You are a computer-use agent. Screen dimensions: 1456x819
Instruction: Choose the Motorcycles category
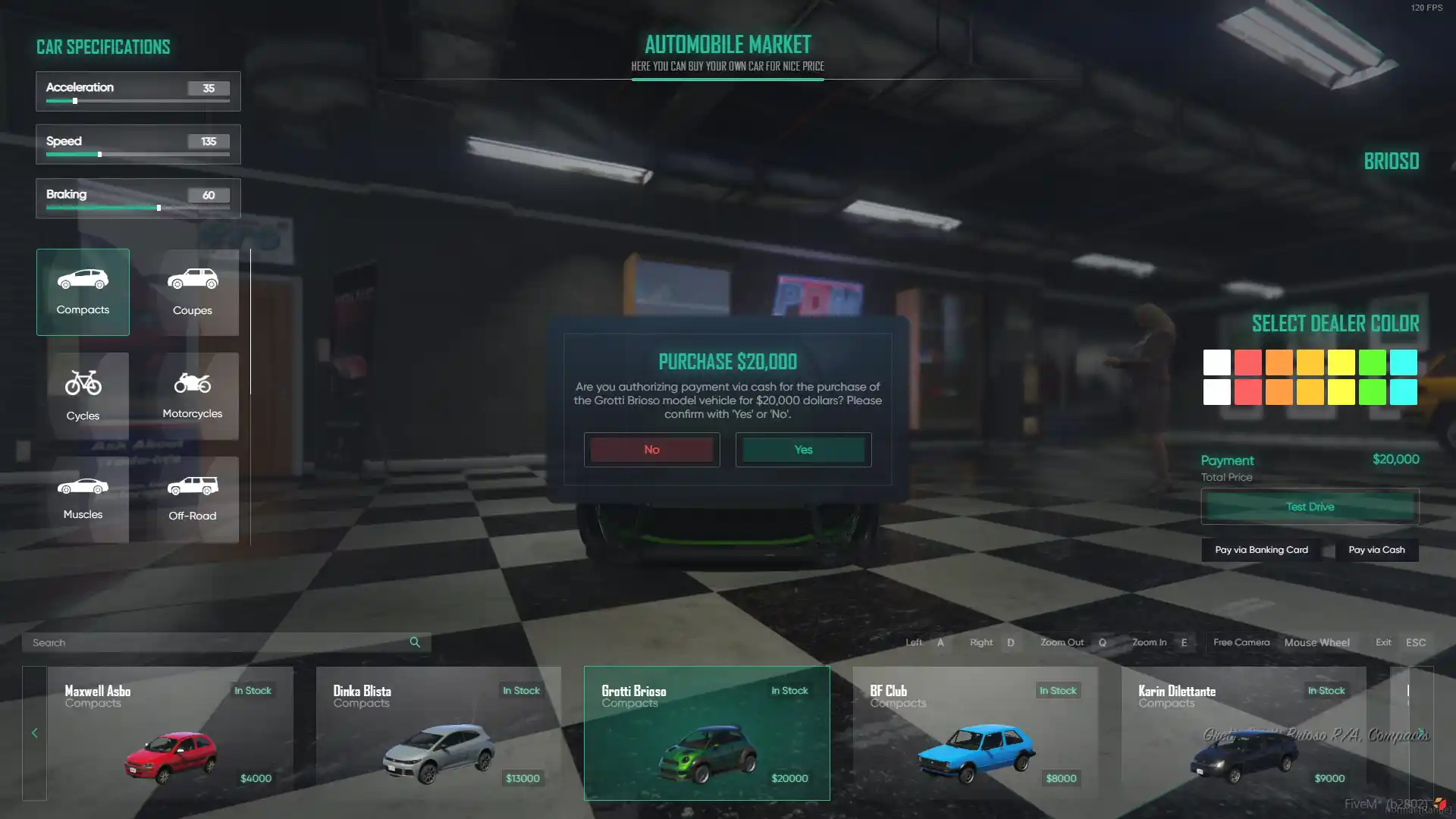pos(192,396)
